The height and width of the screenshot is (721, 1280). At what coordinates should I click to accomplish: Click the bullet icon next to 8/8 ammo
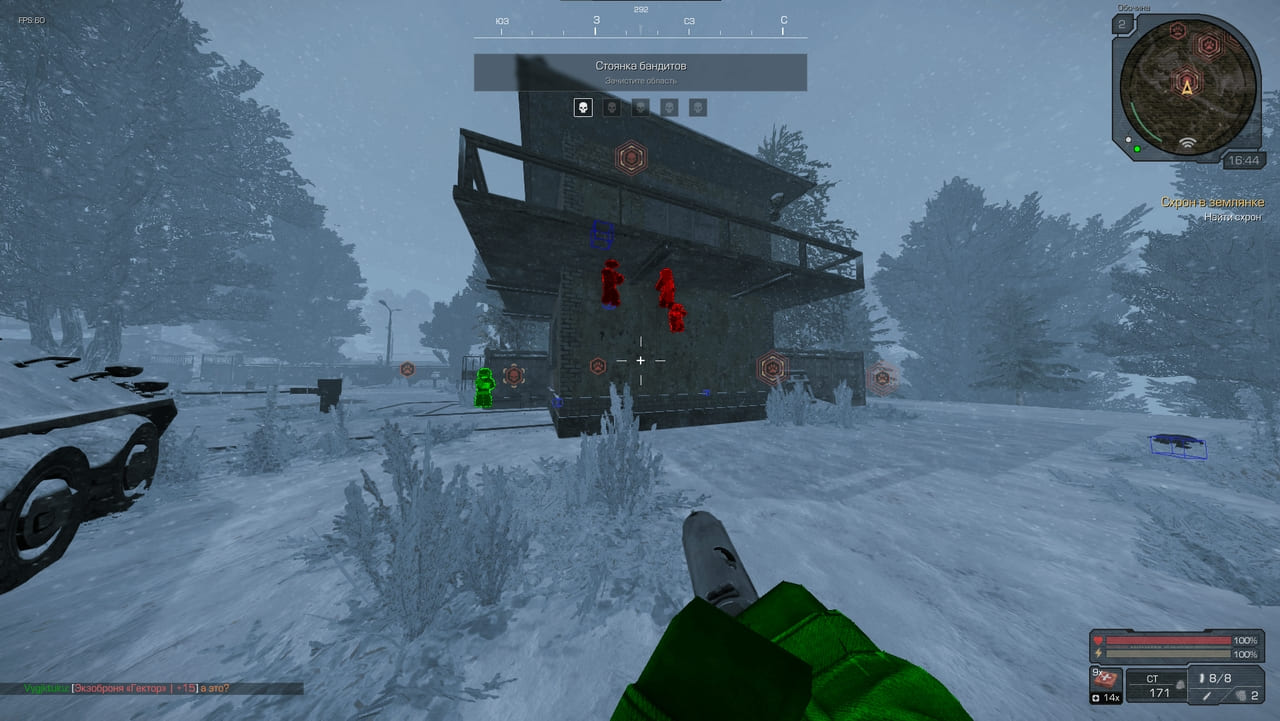coord(1203,678)
